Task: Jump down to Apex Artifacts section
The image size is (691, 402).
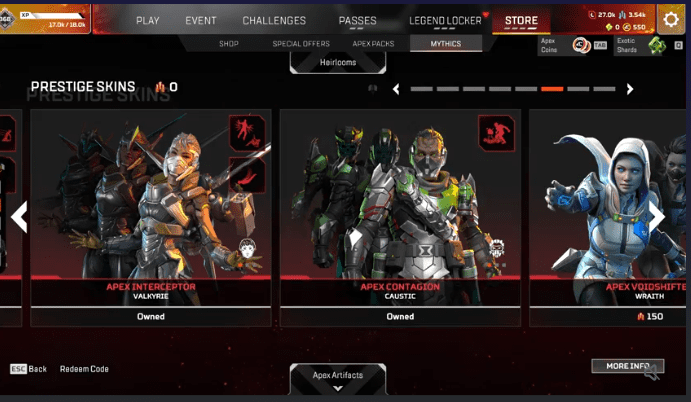Action: click(338, 376)
